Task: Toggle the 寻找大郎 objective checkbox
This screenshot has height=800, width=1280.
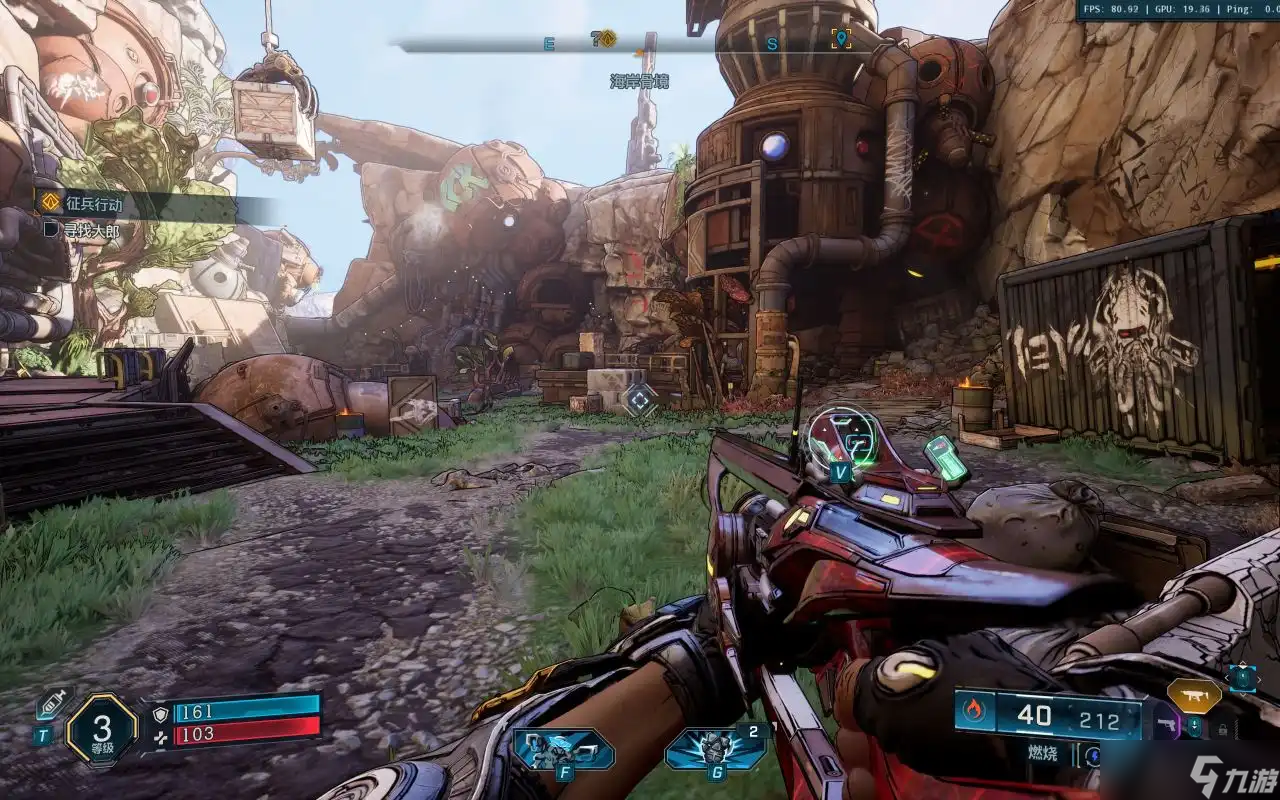Action: point(52,229)
